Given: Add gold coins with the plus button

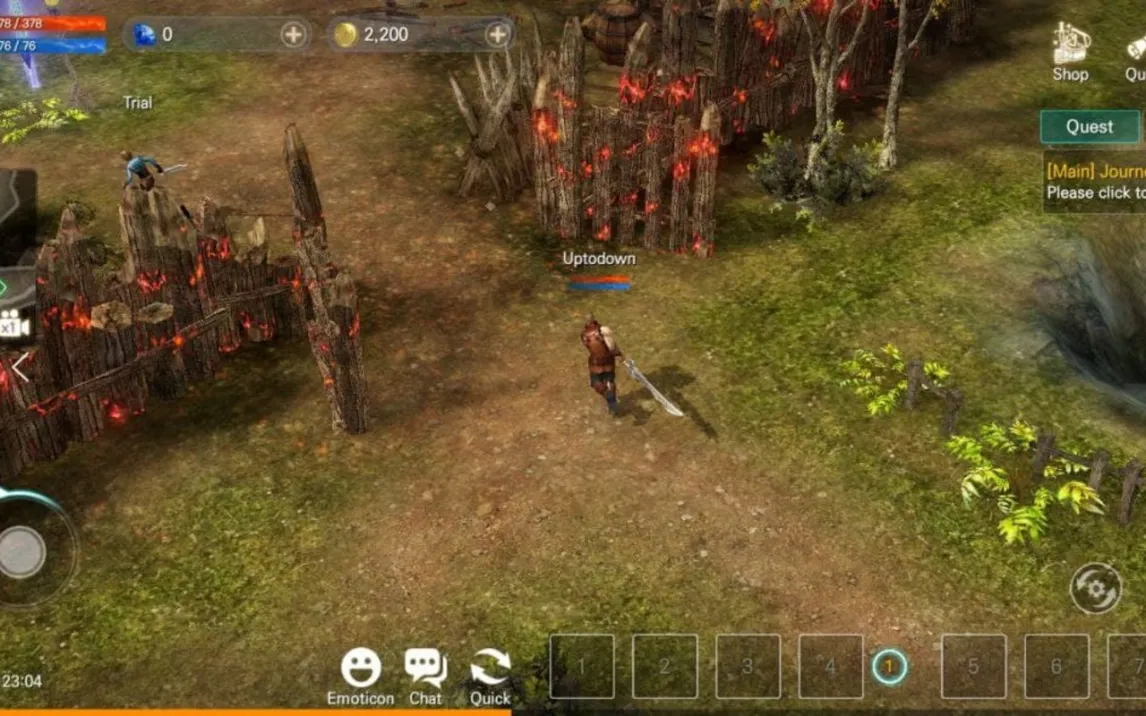Looking at the screenshot, I should (x=498, y=35).
